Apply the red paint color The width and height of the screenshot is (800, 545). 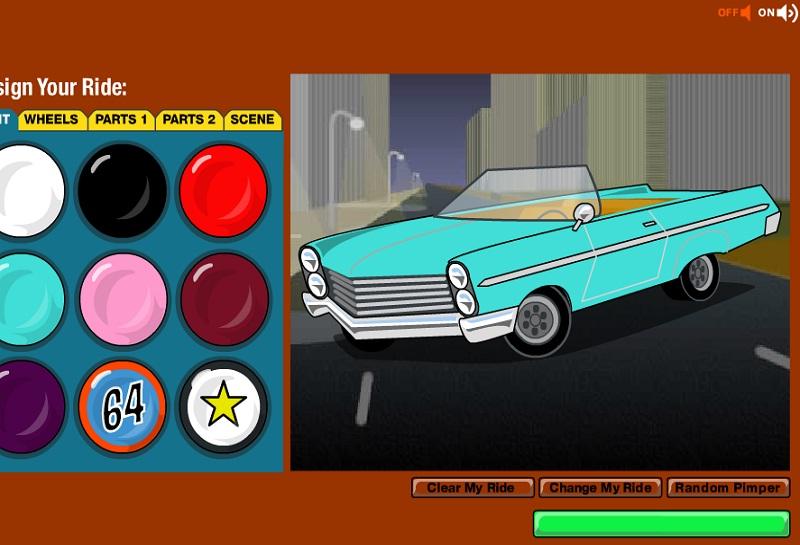tap(222, 191)
